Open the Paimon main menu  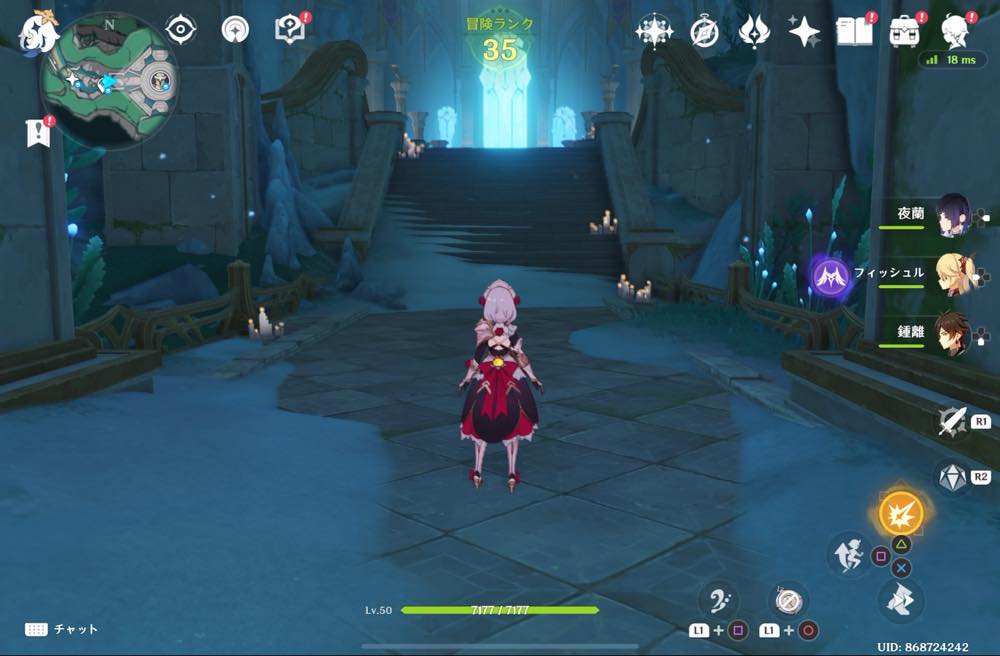coord(40,32)
